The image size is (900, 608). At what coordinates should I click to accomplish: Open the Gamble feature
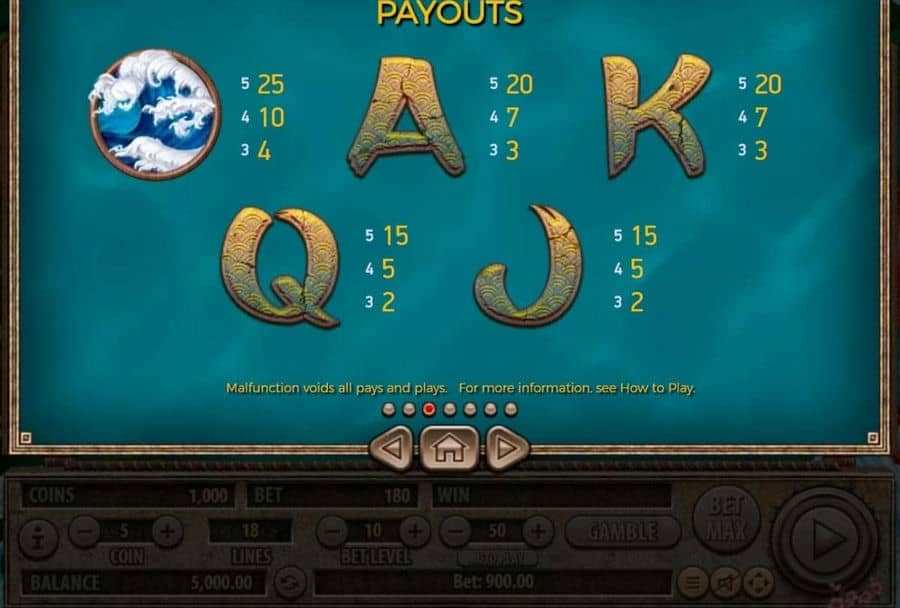(622, 531)
